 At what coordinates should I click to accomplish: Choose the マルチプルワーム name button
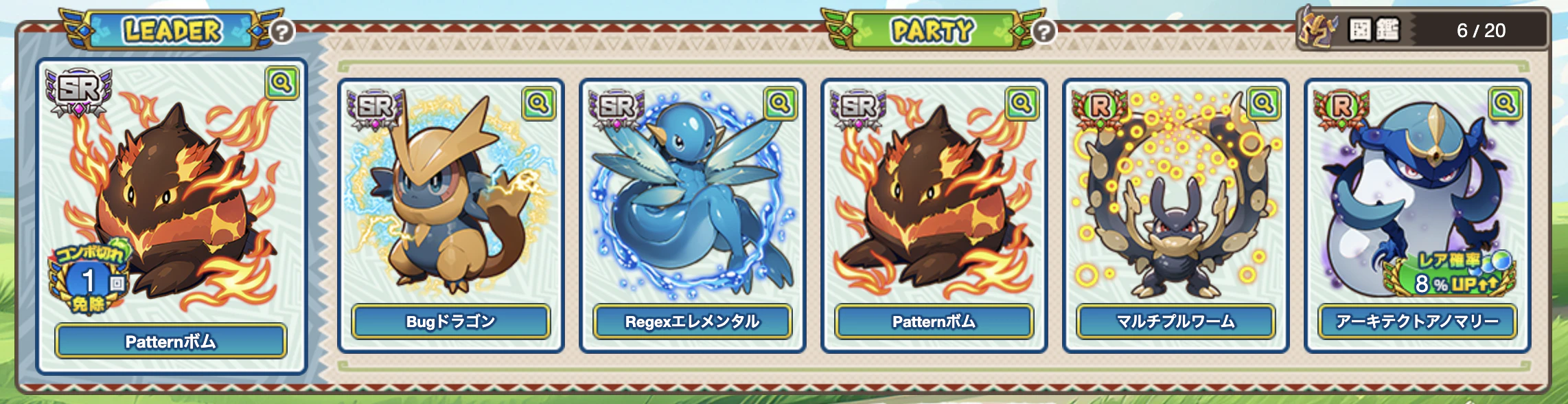pyautogui.click(x=1176, y=322)
